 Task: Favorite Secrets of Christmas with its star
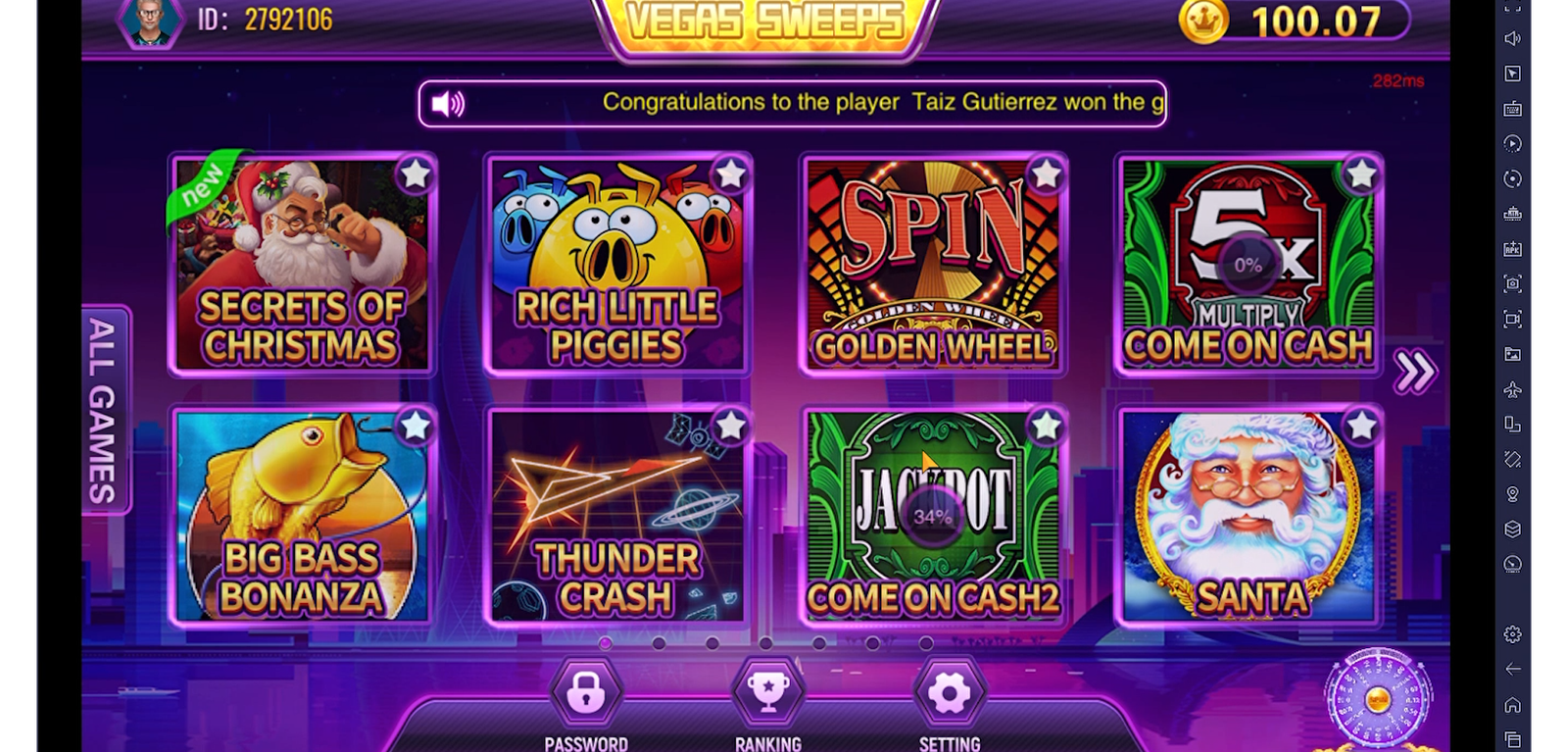416,175
